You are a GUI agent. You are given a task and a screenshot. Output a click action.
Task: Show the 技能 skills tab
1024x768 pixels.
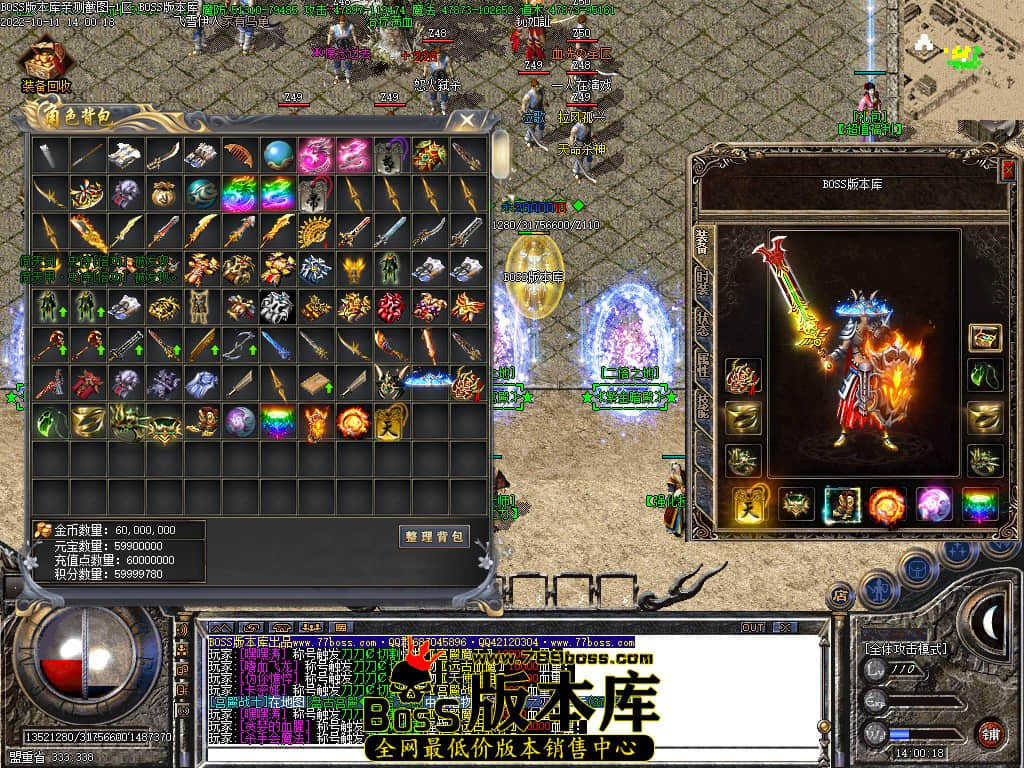(703, 407)
